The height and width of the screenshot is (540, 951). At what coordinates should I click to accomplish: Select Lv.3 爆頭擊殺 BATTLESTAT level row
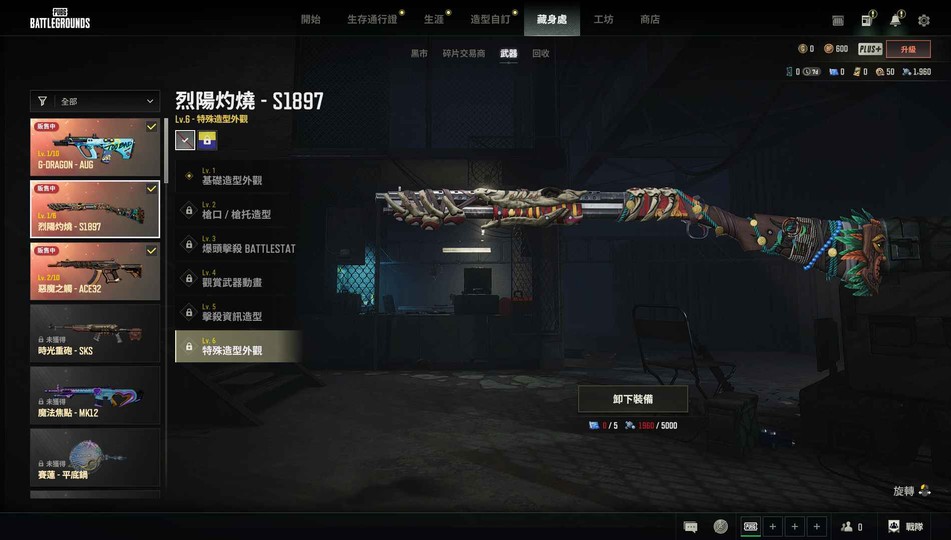point(238,245)
